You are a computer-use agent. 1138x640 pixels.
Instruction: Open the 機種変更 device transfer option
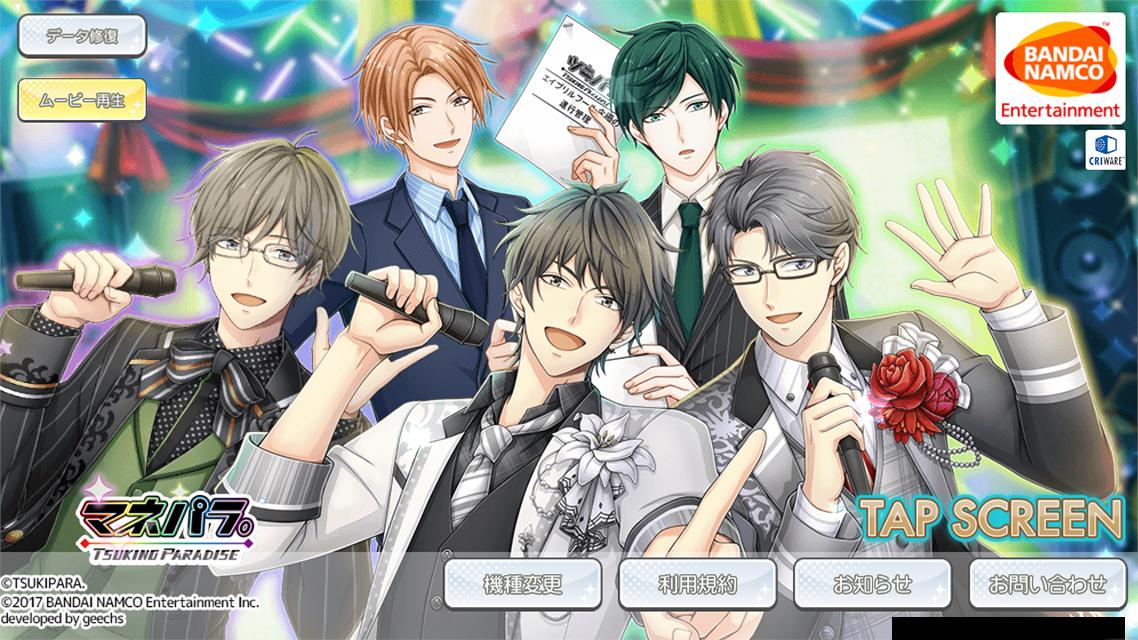point(523,584)
